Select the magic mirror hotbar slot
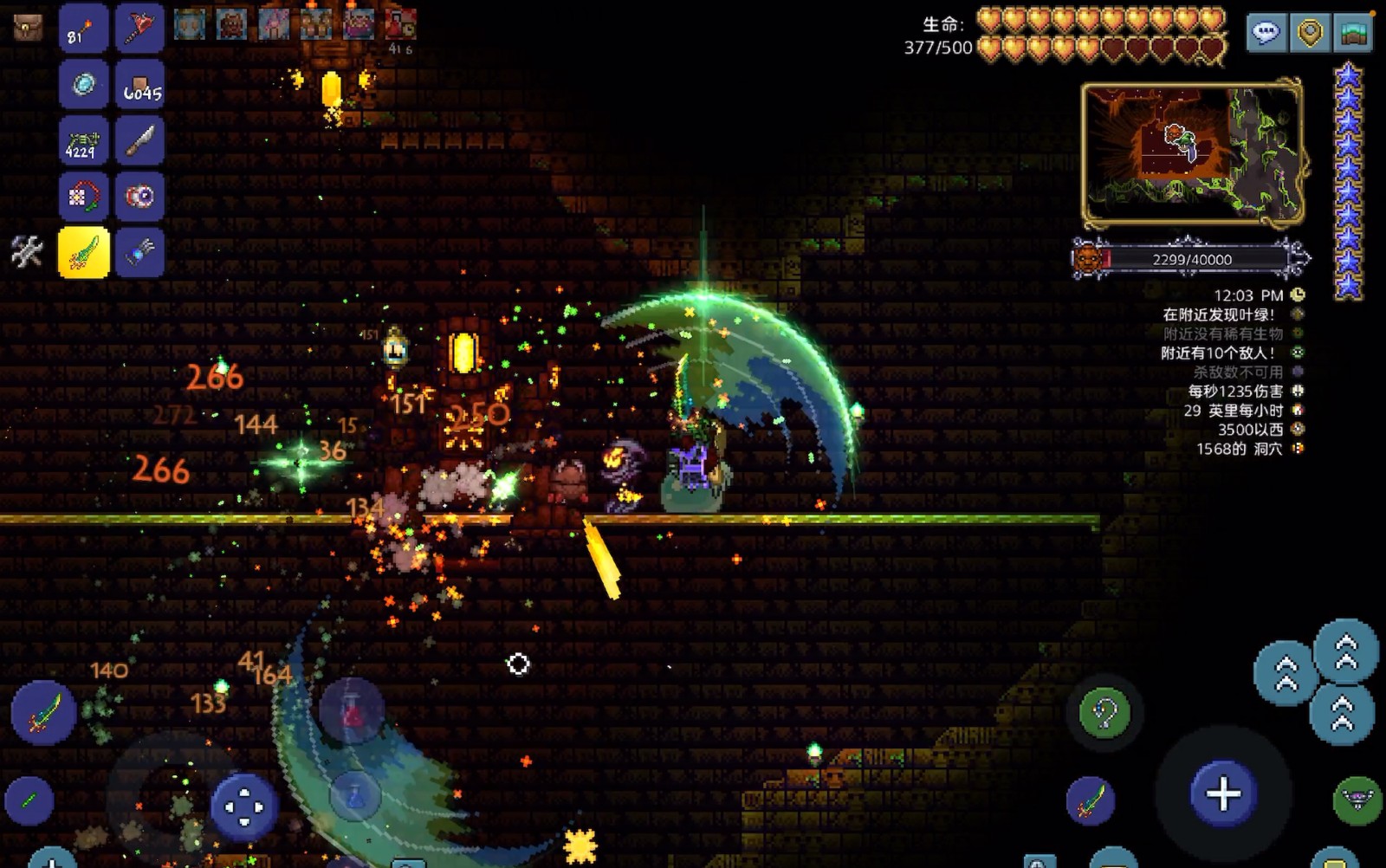The image size is (1386, 868). click(83, 86)
